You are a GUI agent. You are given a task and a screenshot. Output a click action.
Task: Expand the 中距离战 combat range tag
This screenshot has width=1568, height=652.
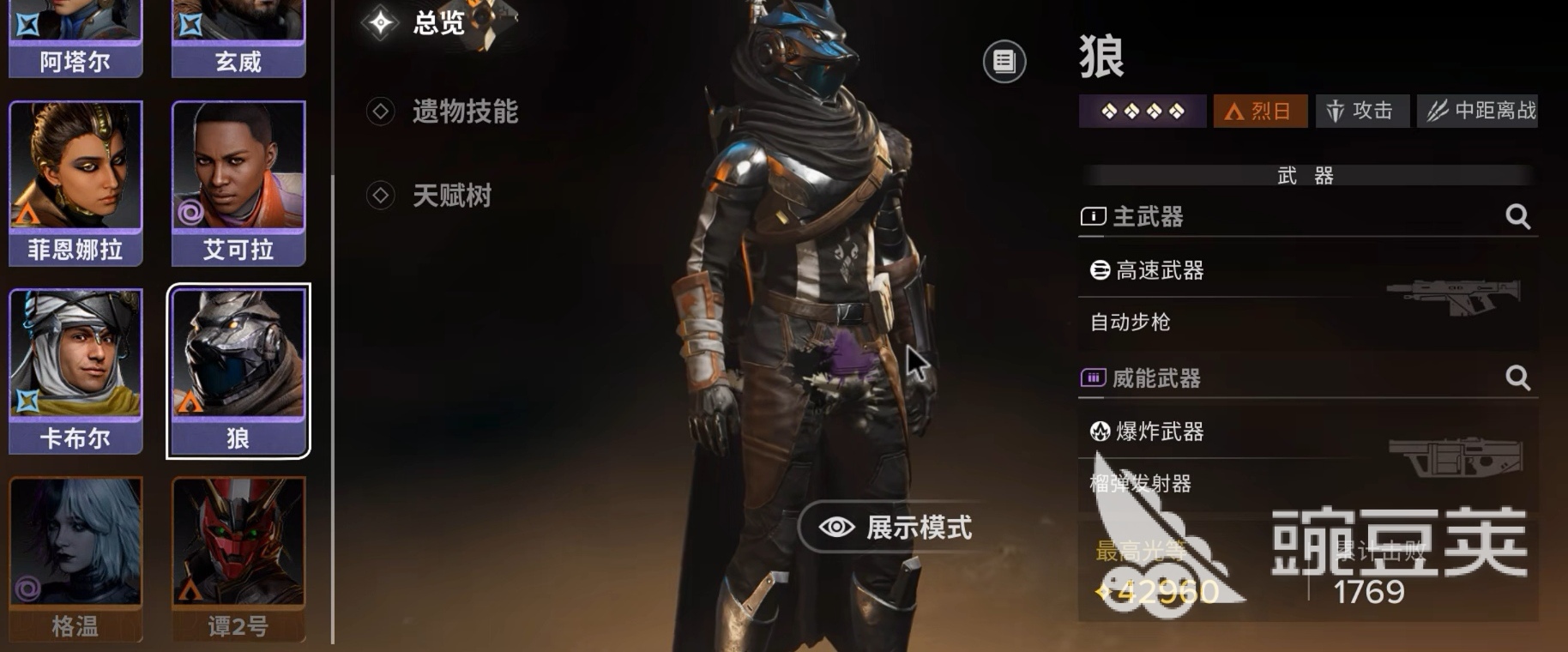point(1477,110)
